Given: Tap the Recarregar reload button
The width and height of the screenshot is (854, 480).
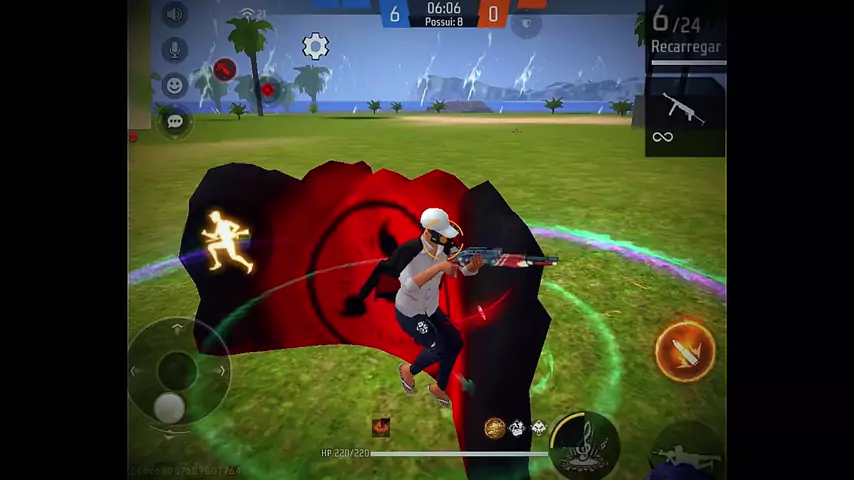Looking at the screenshot, I should click(x=686, y=47).
